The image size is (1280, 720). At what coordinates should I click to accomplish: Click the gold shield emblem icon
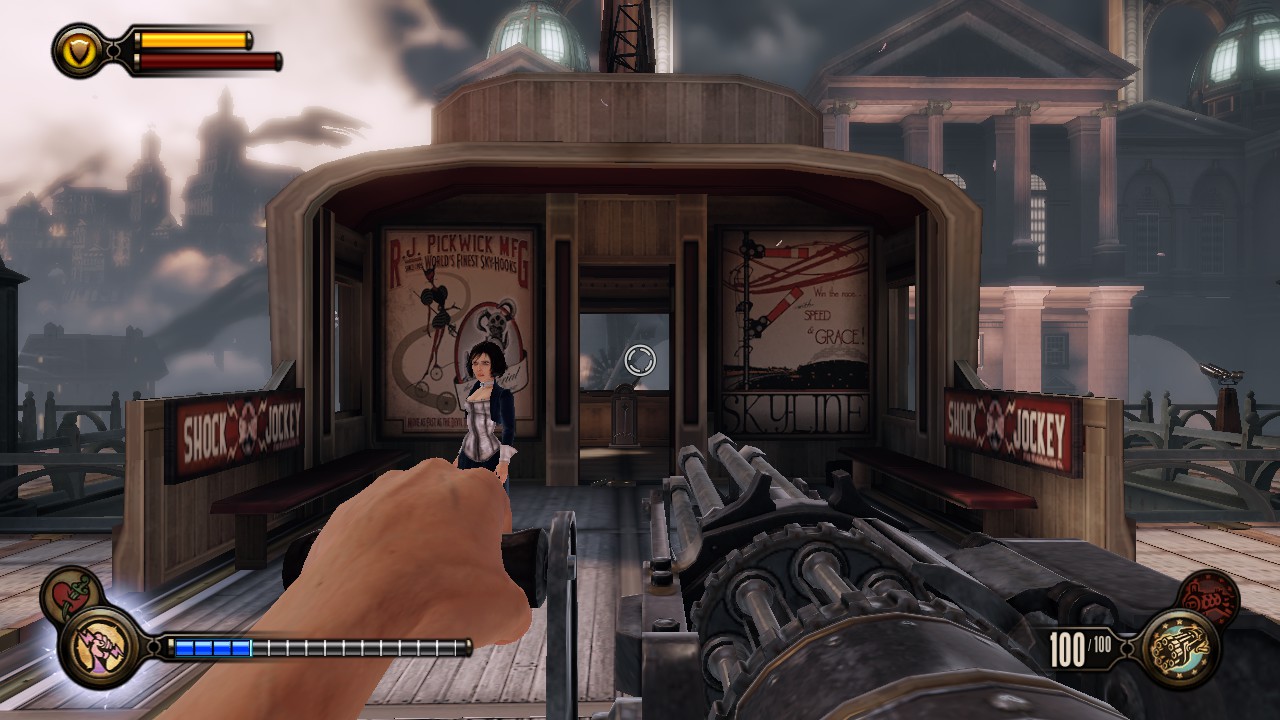pyautogui.click(x=78, y=48)
